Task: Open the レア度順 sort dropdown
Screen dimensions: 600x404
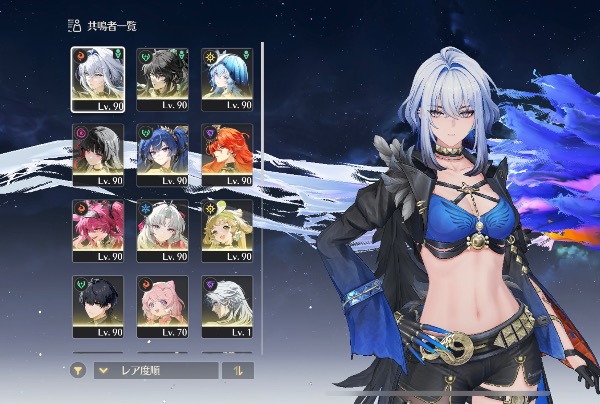Action: pyautogui.click(x=155, y=370)
